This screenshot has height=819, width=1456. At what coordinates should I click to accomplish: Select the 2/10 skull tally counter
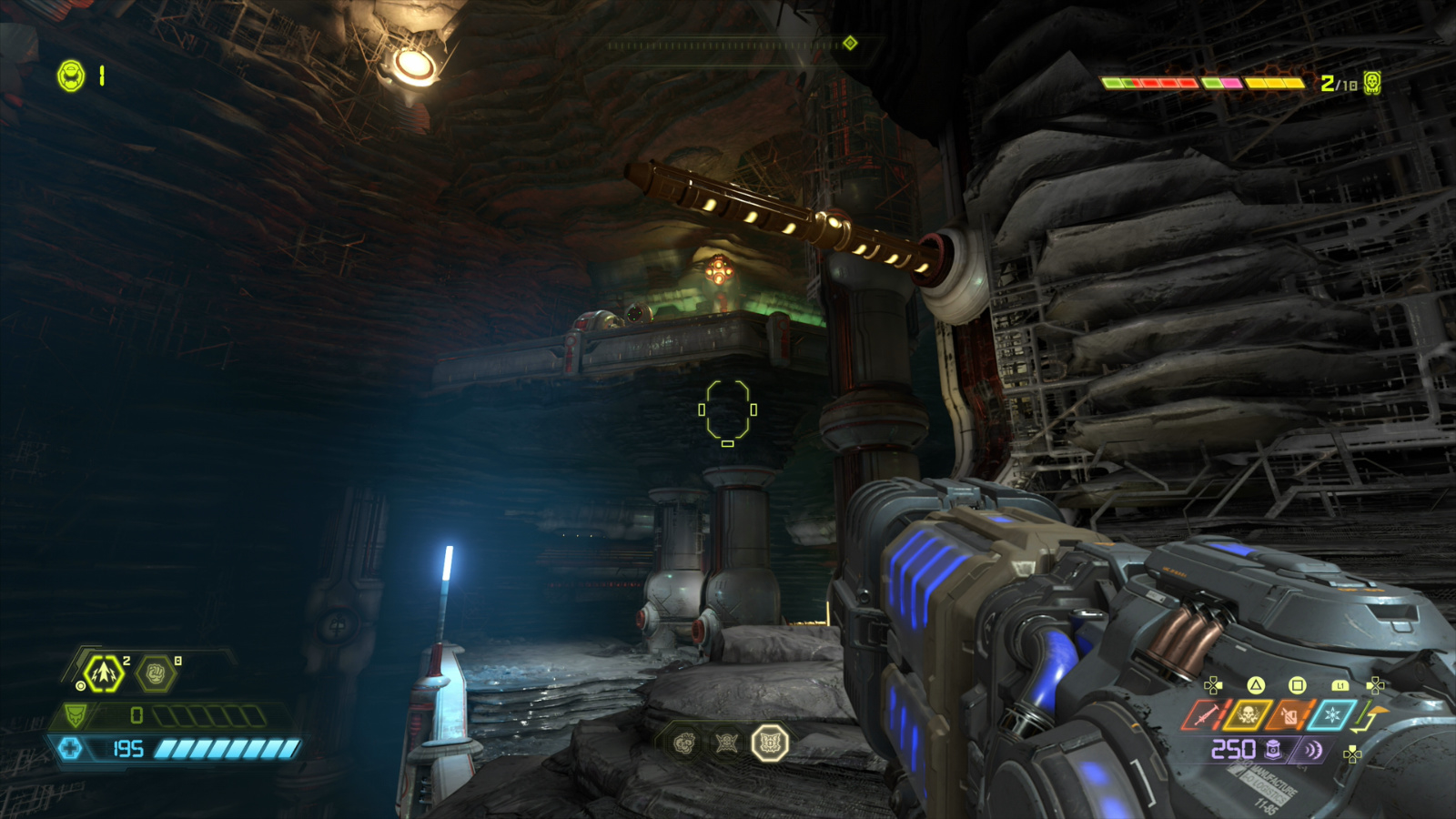coord(1338,83)
